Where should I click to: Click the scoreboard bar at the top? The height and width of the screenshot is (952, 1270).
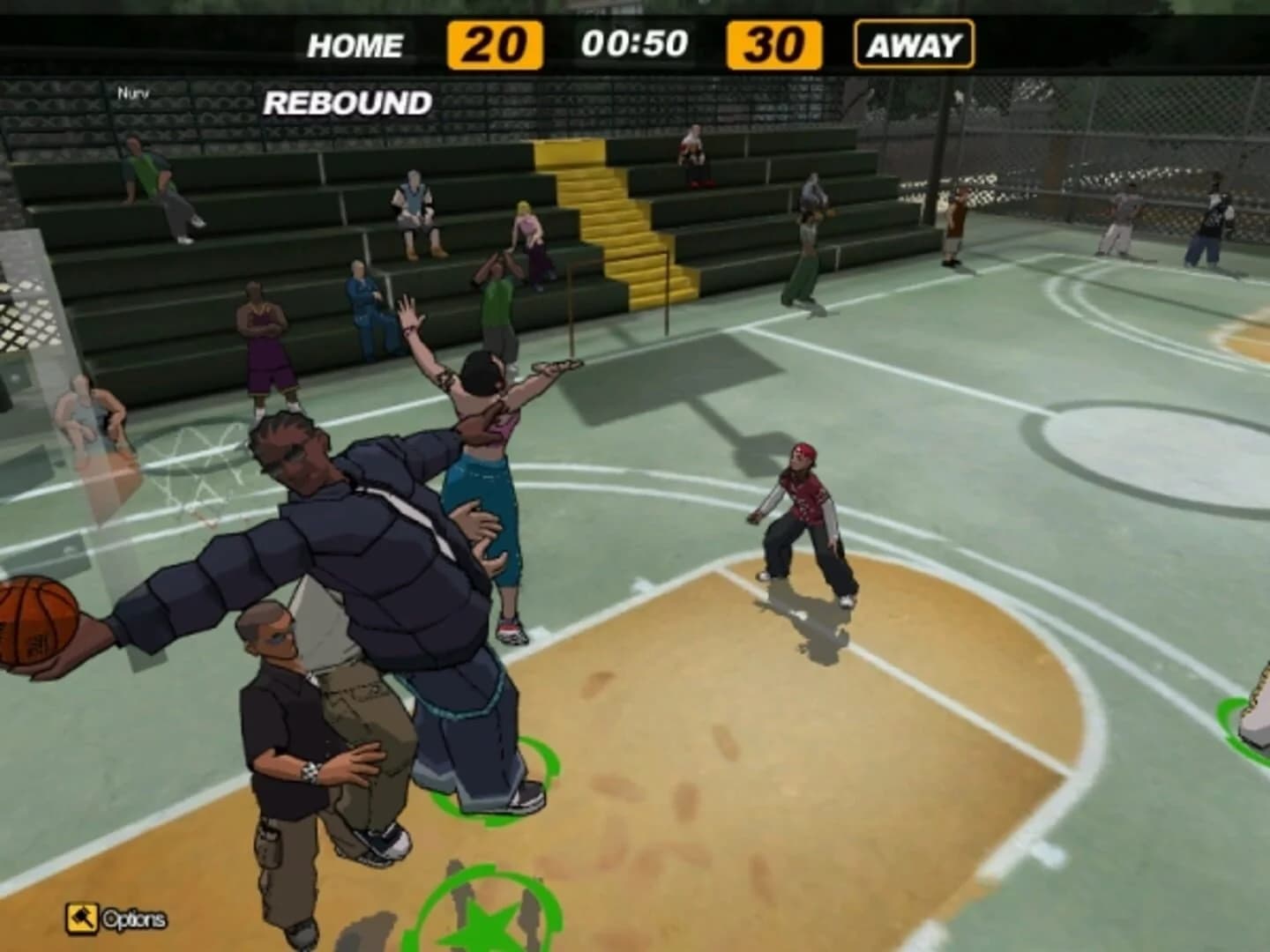(x=635, y=41)
